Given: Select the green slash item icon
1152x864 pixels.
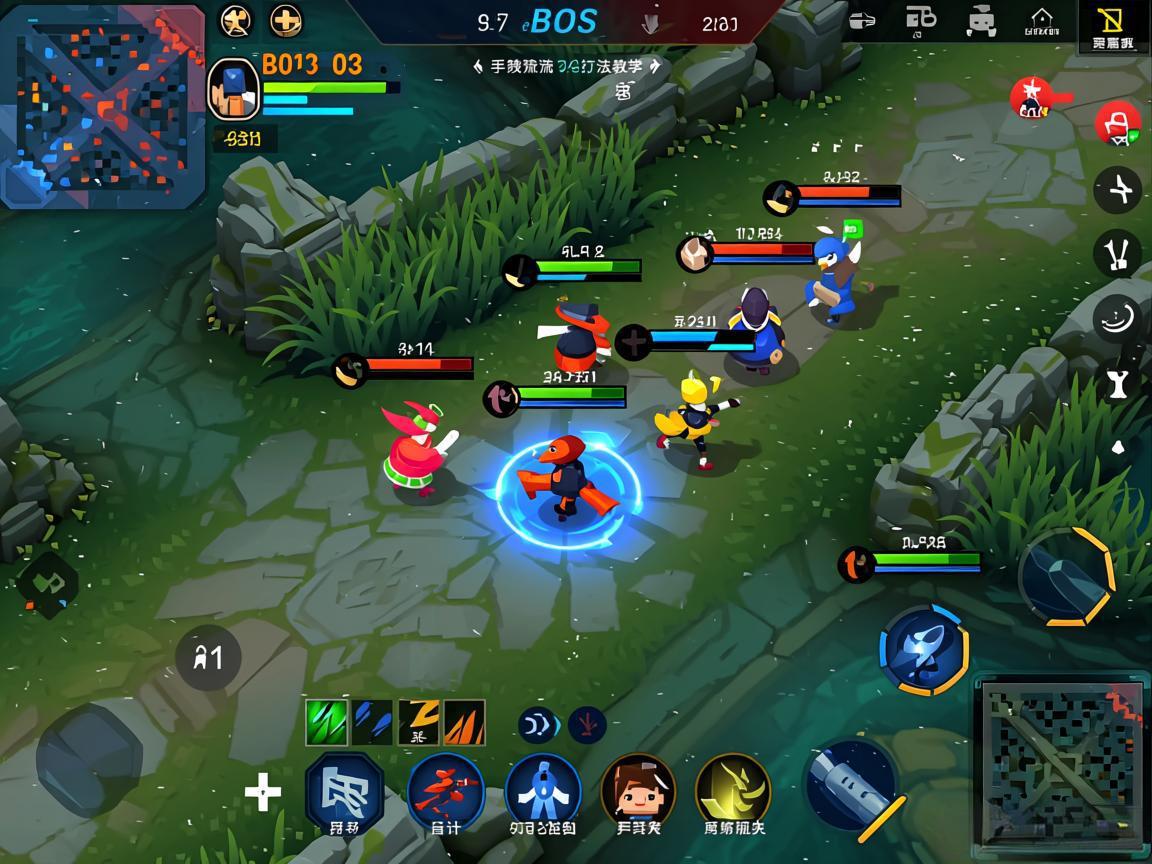Looking at the screenshot, I should [326, 722].
